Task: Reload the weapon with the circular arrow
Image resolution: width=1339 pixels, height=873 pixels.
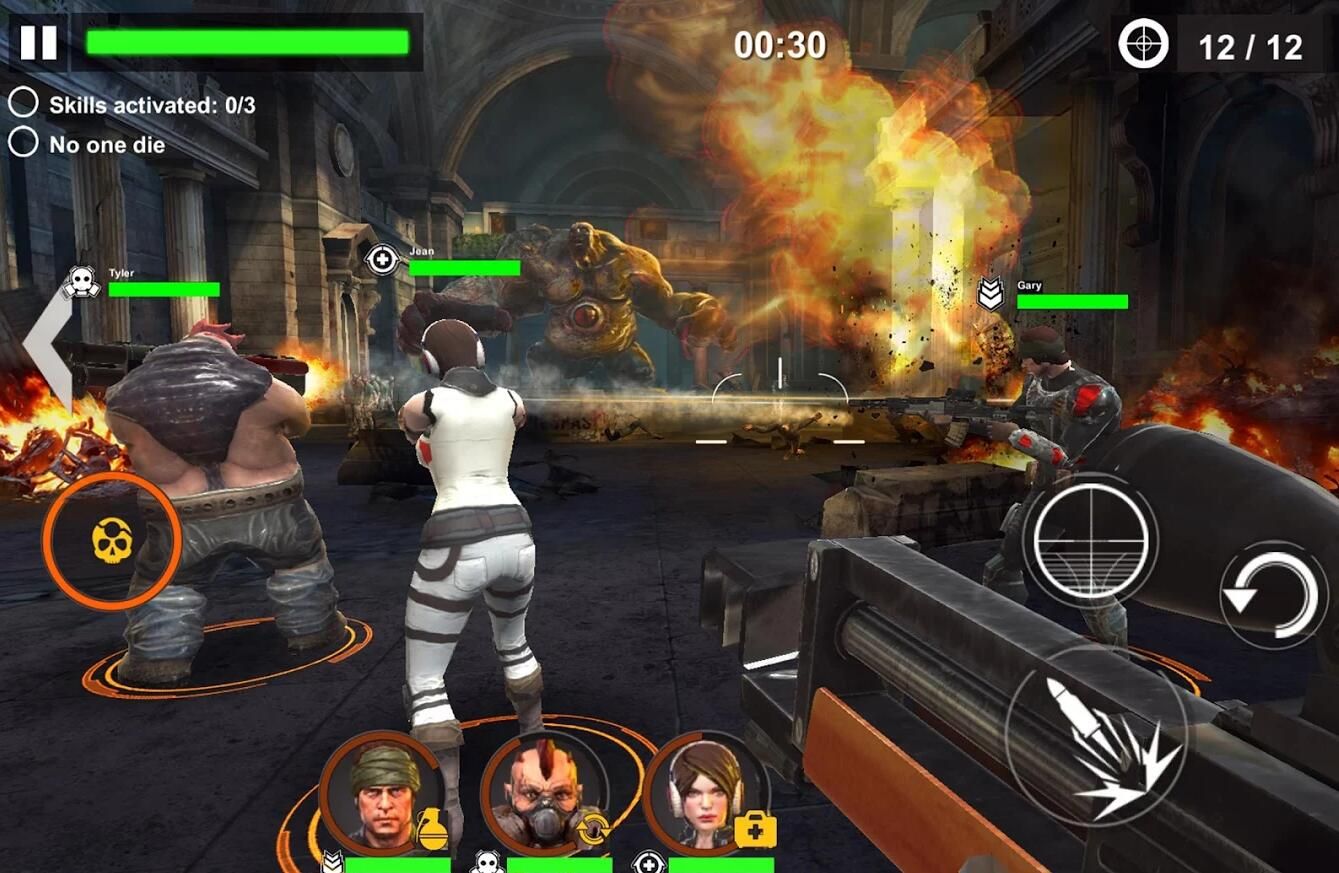Action: [x=1273, y=595]
